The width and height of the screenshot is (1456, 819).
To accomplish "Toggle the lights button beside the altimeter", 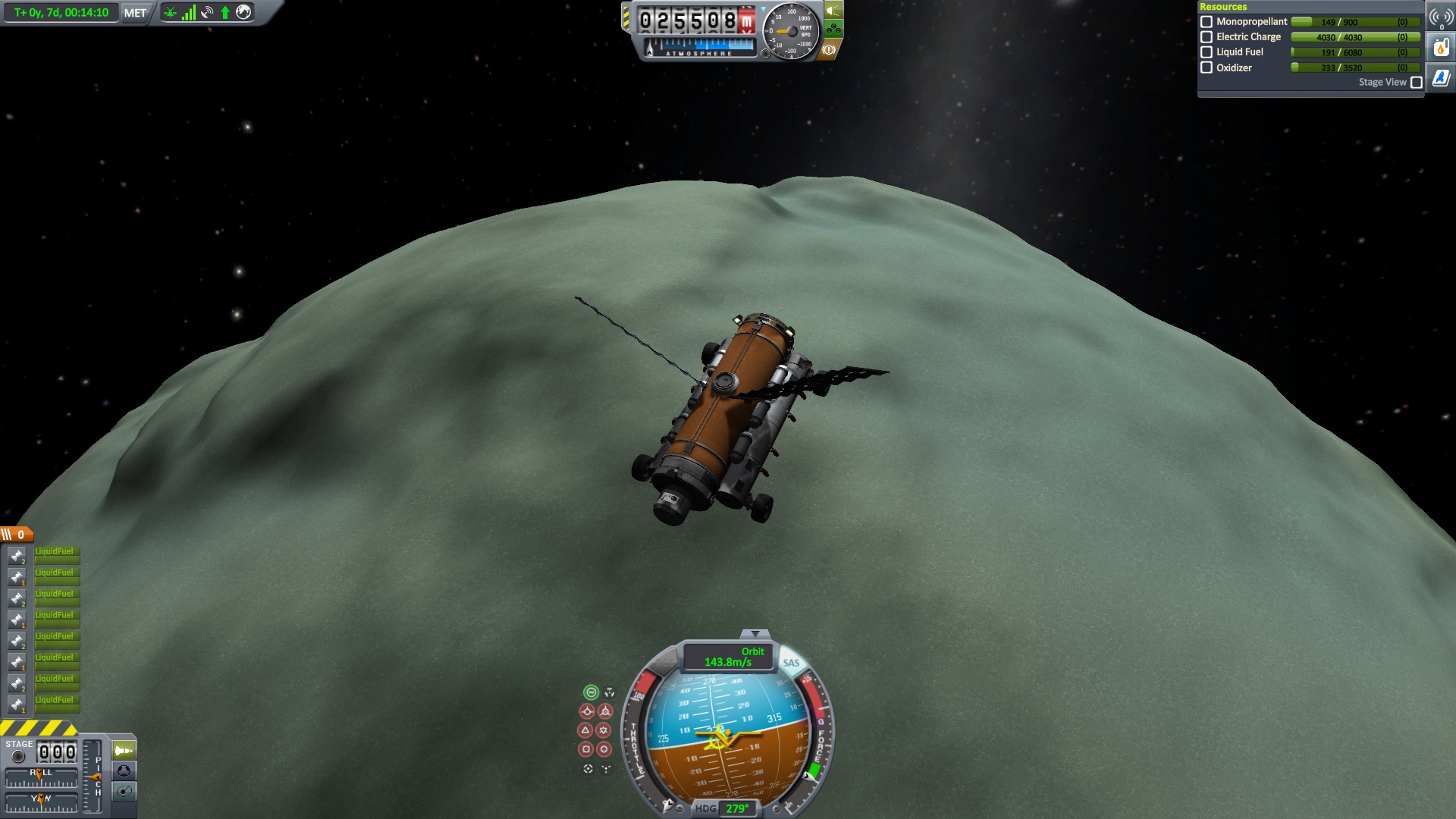I will [833, 11].
